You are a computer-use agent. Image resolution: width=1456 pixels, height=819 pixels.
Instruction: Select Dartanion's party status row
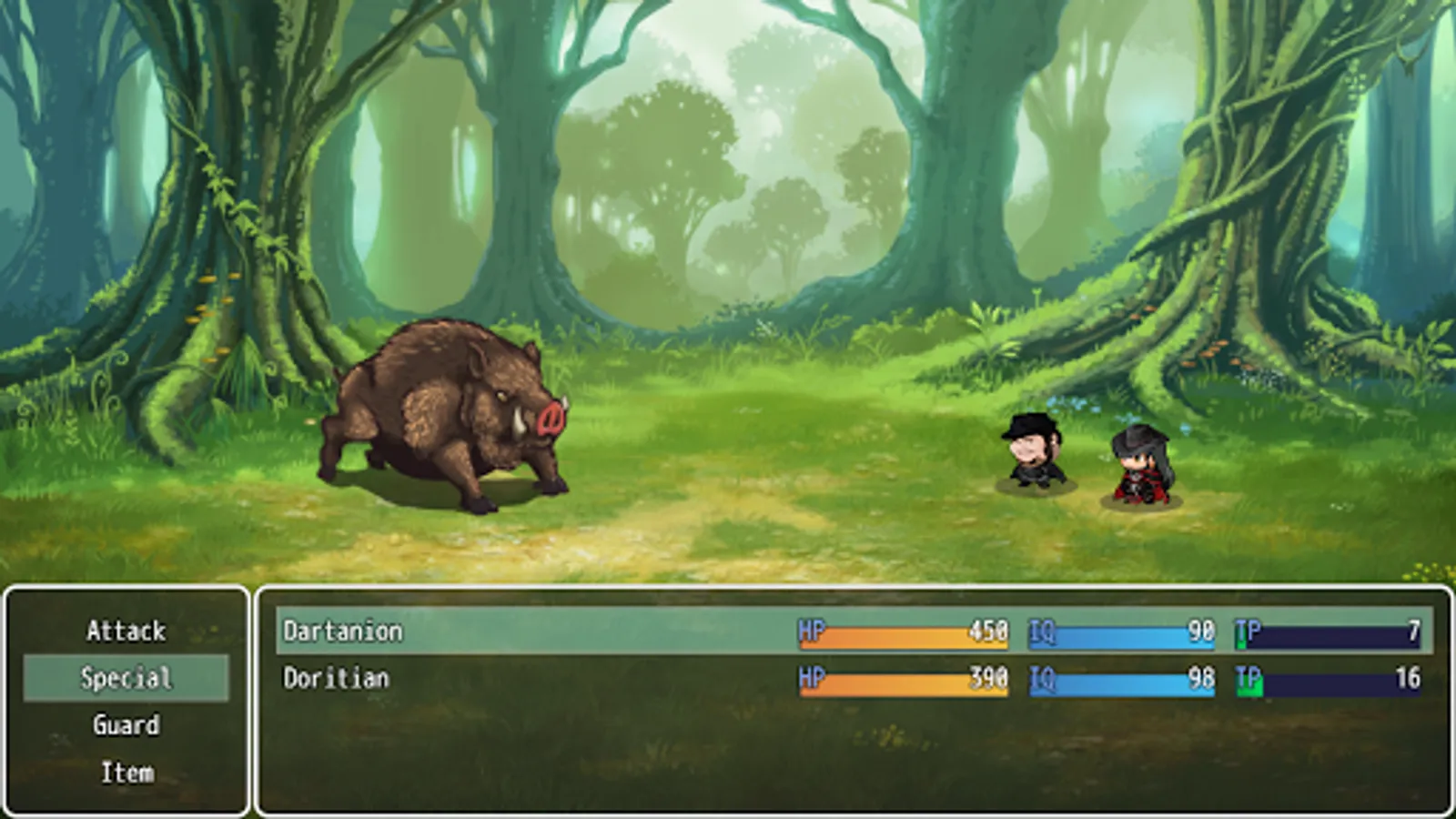click(x=854, y=631)
